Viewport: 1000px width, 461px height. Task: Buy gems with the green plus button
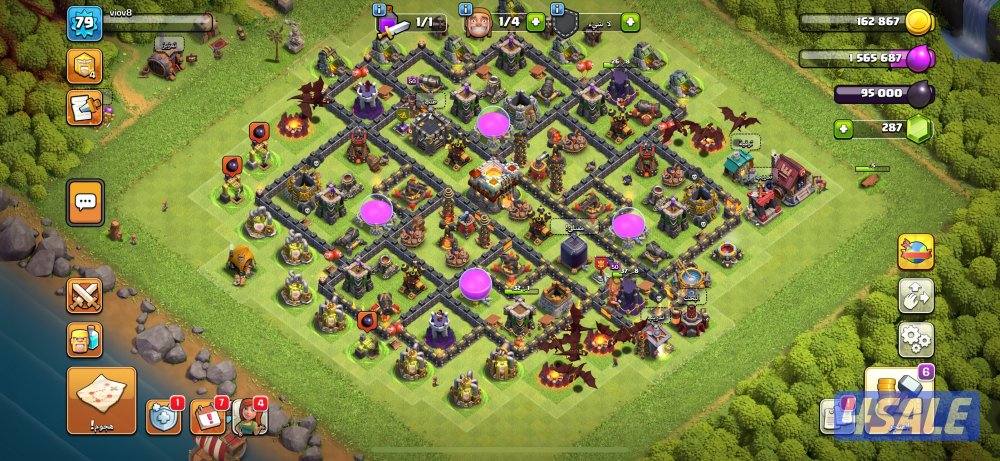coord(845,128)
